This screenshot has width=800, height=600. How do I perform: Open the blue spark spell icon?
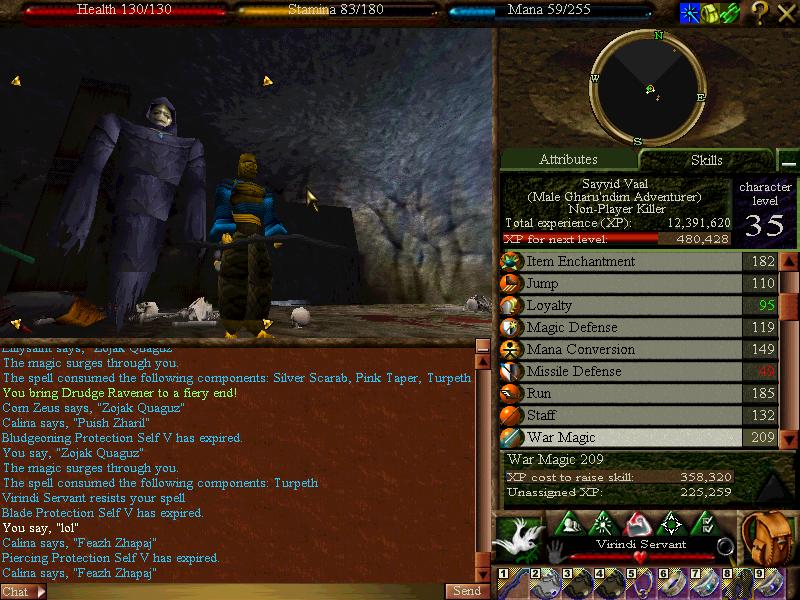[689, 13]
